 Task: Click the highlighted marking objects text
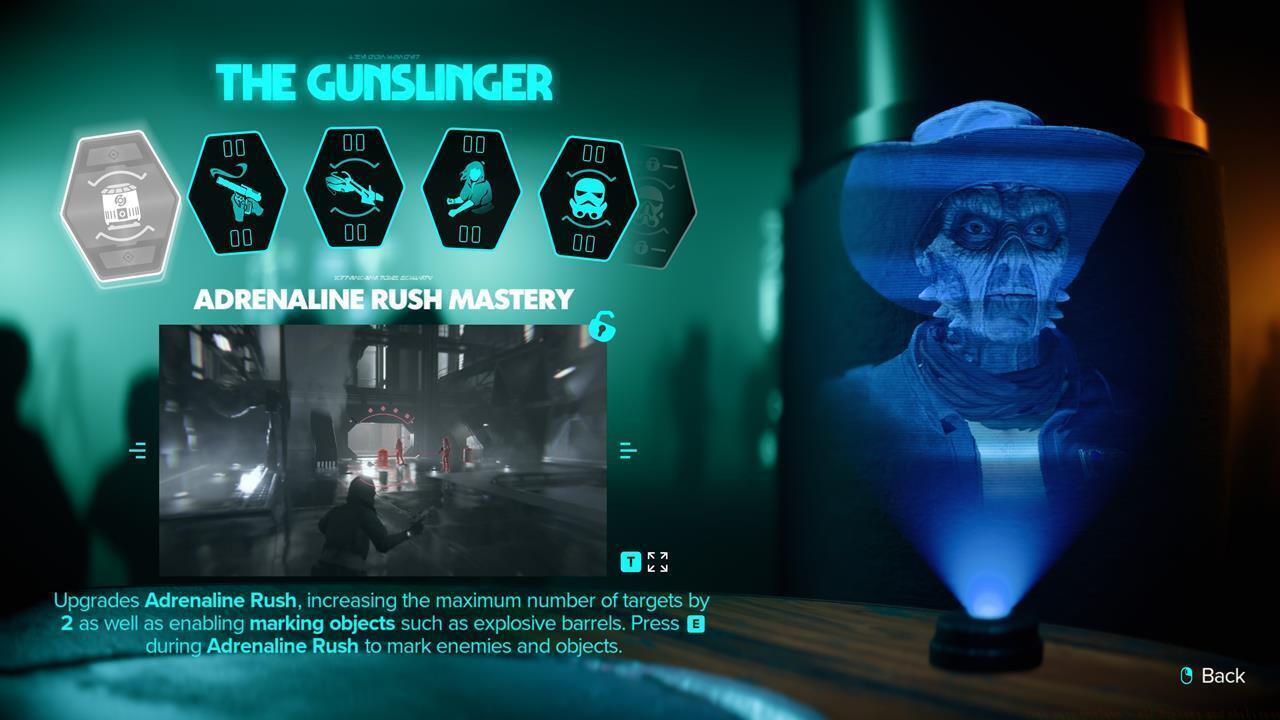click(323, 623)
